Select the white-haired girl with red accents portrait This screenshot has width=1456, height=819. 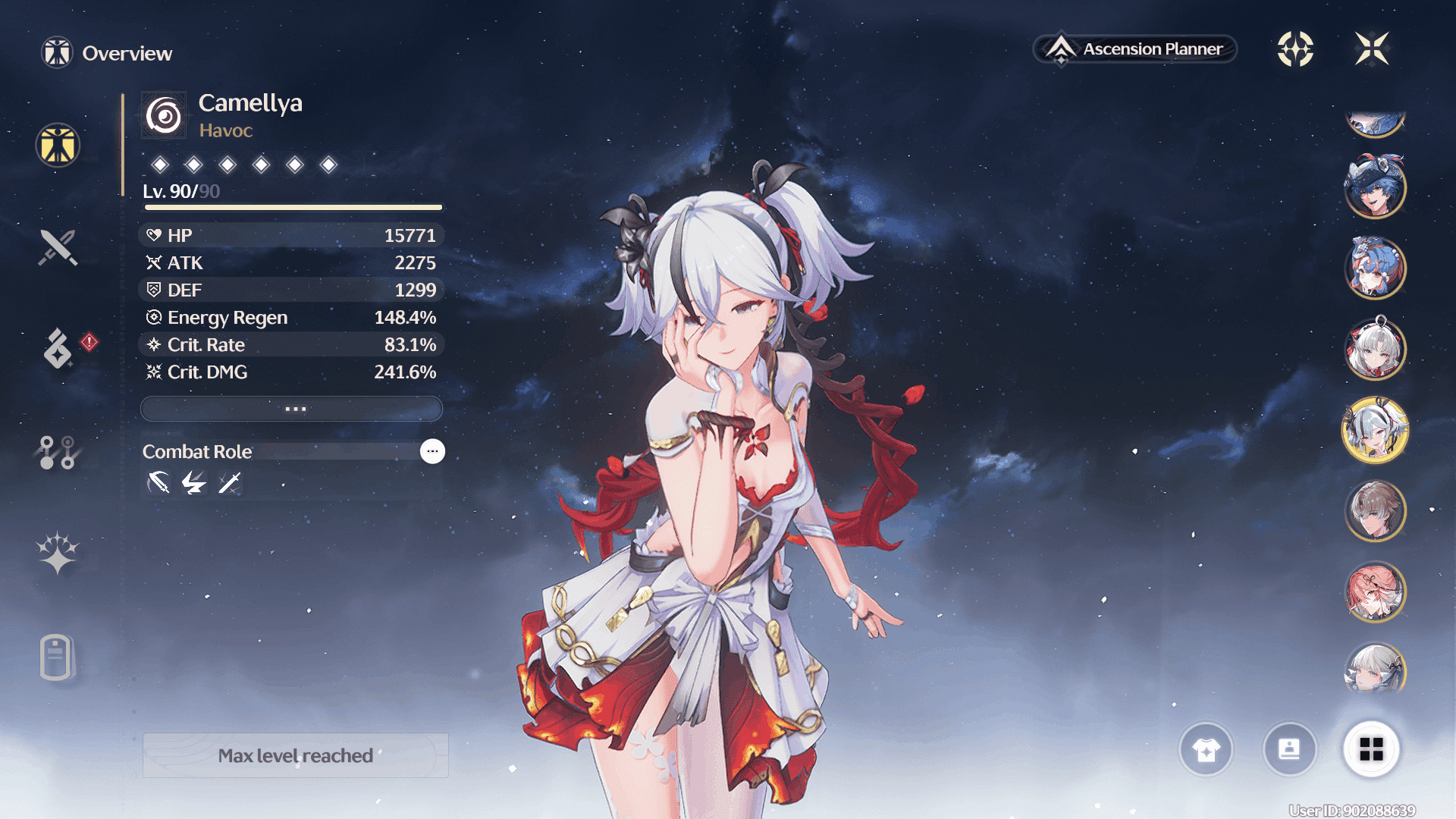(1375, 349)
